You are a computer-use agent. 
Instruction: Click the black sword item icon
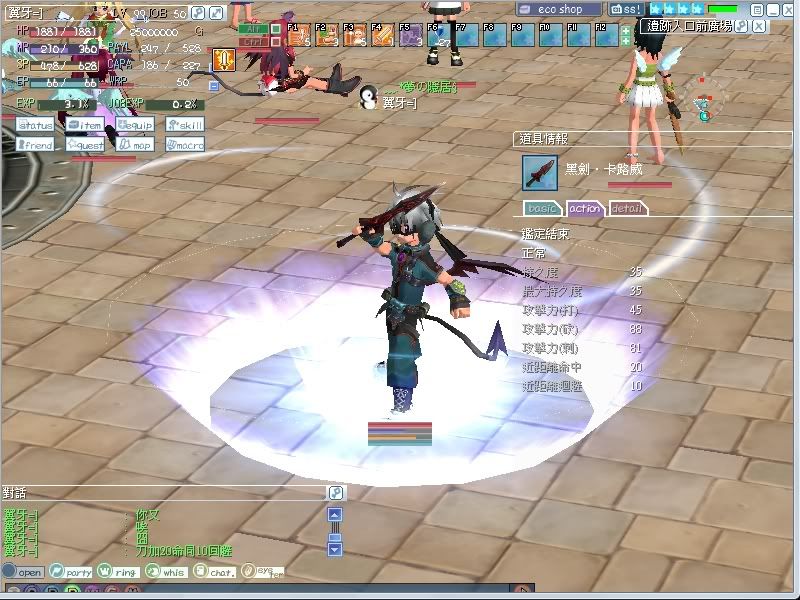539,171
